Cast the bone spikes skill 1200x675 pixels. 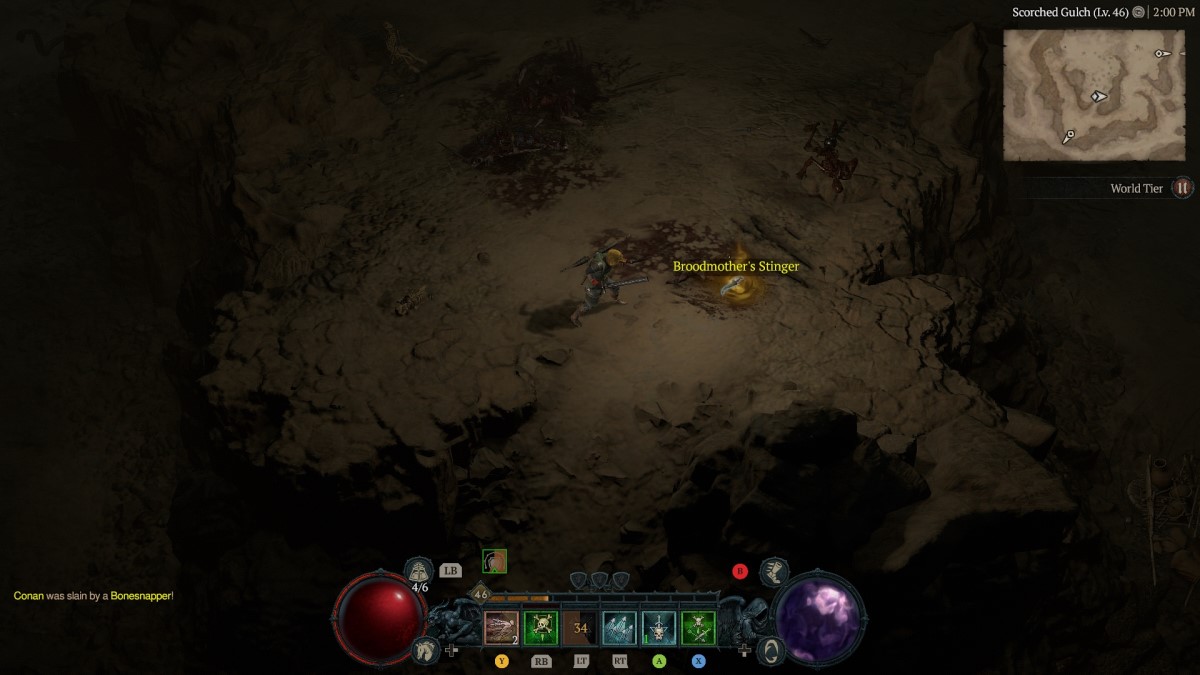coord(619,628)
